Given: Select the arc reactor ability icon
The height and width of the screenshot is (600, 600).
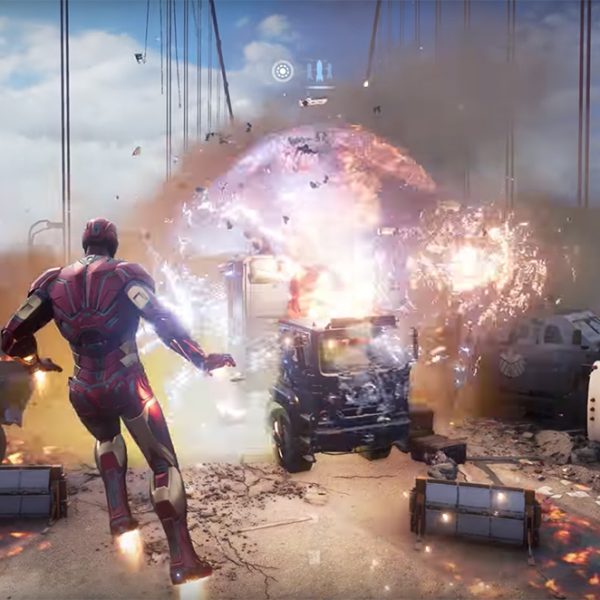Looking at the screenshot, I should pyautogui.click(x=283, y=71).
